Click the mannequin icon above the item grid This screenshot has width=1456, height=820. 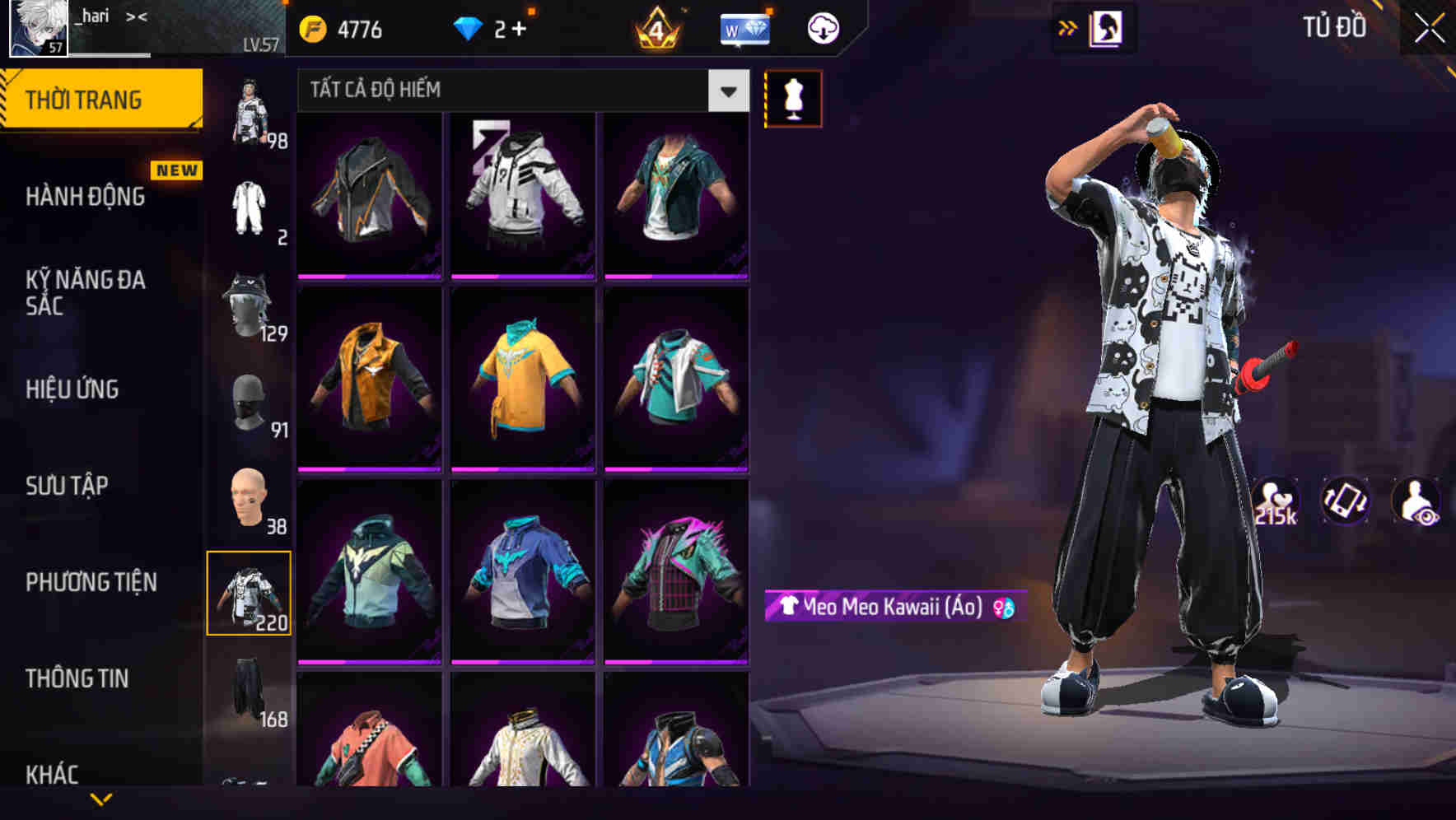click(x=793, y=98)
